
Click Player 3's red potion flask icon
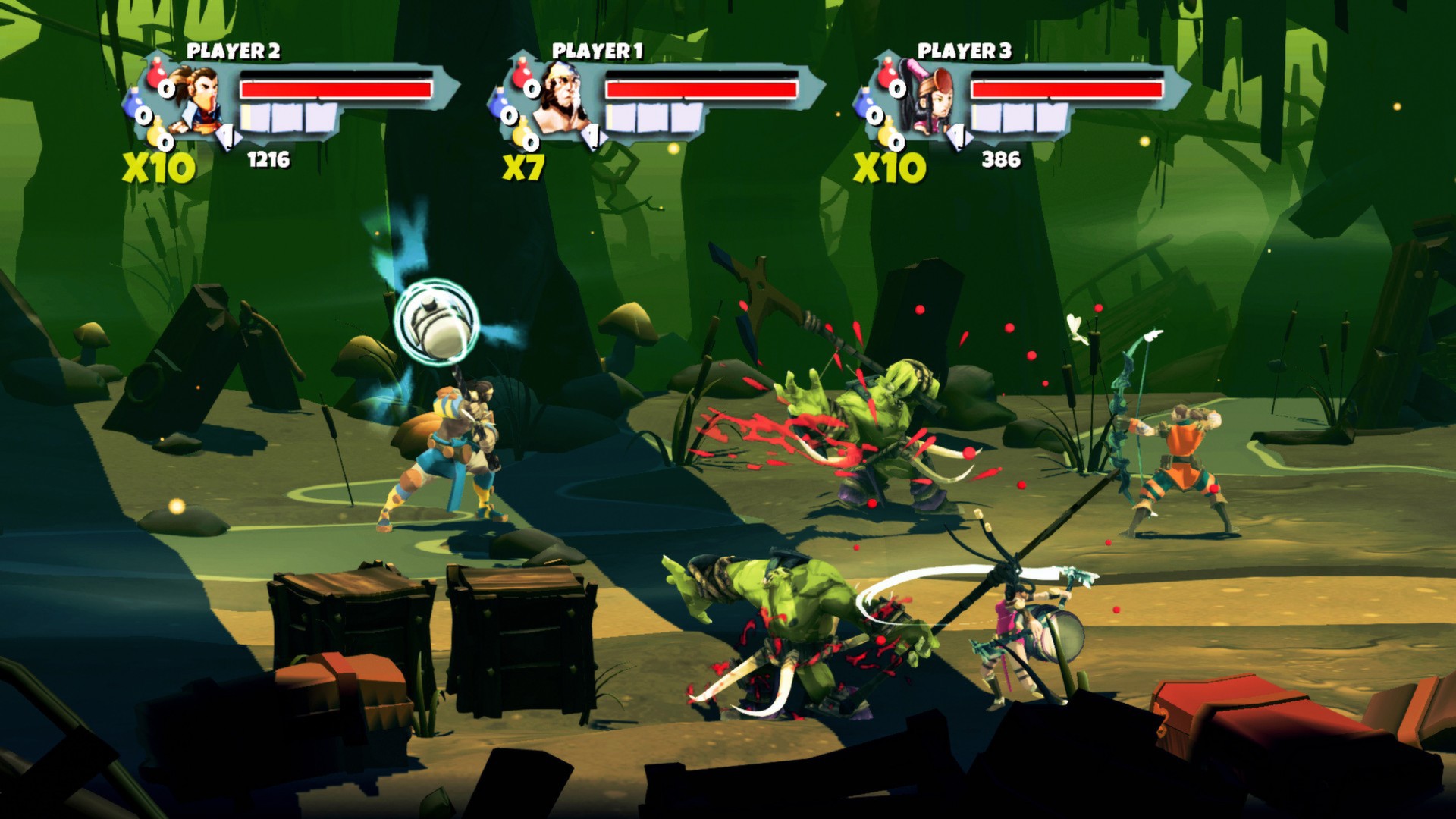[x=887, y=74]
